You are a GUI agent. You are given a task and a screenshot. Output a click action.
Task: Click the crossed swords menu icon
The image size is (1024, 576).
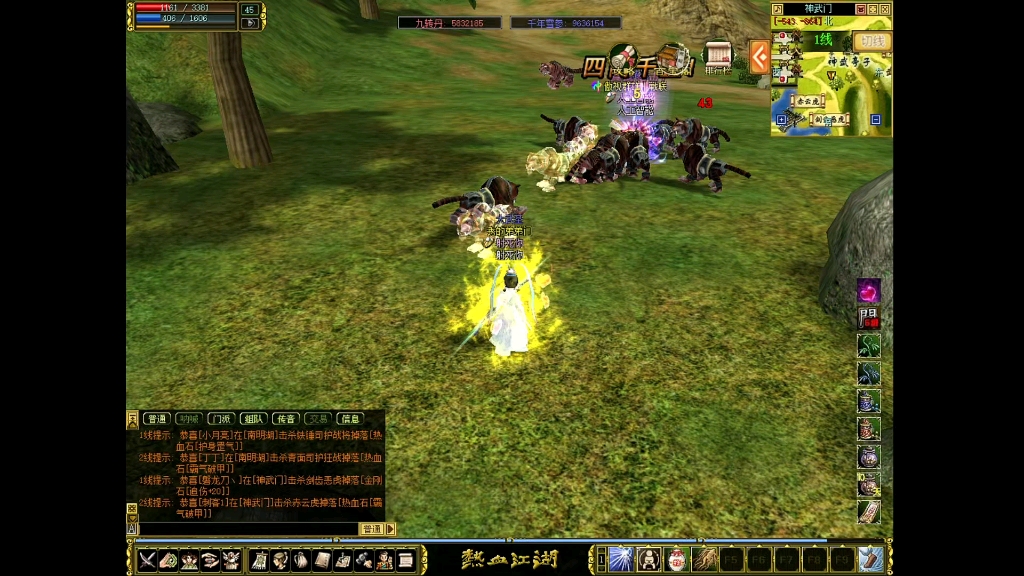147,560
